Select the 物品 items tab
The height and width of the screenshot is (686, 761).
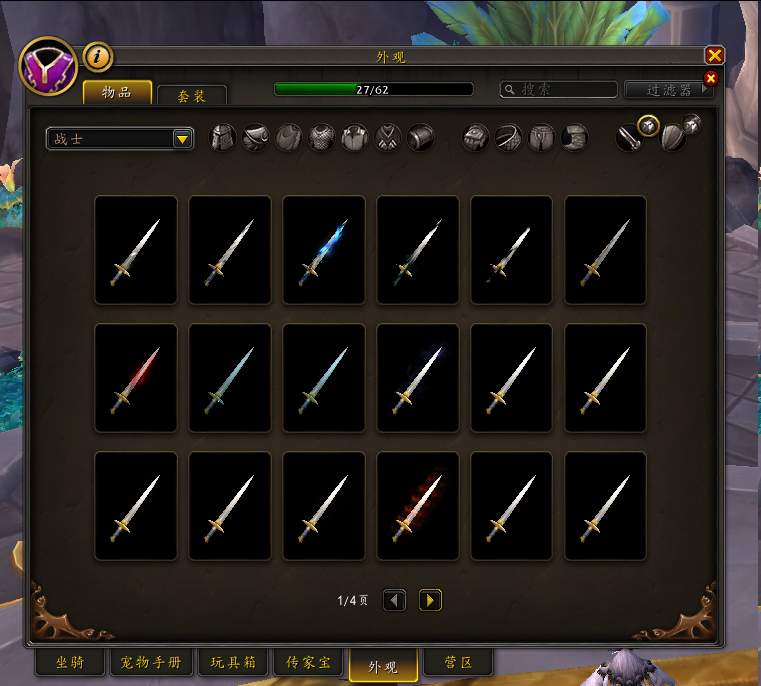[x=117, y=93]
